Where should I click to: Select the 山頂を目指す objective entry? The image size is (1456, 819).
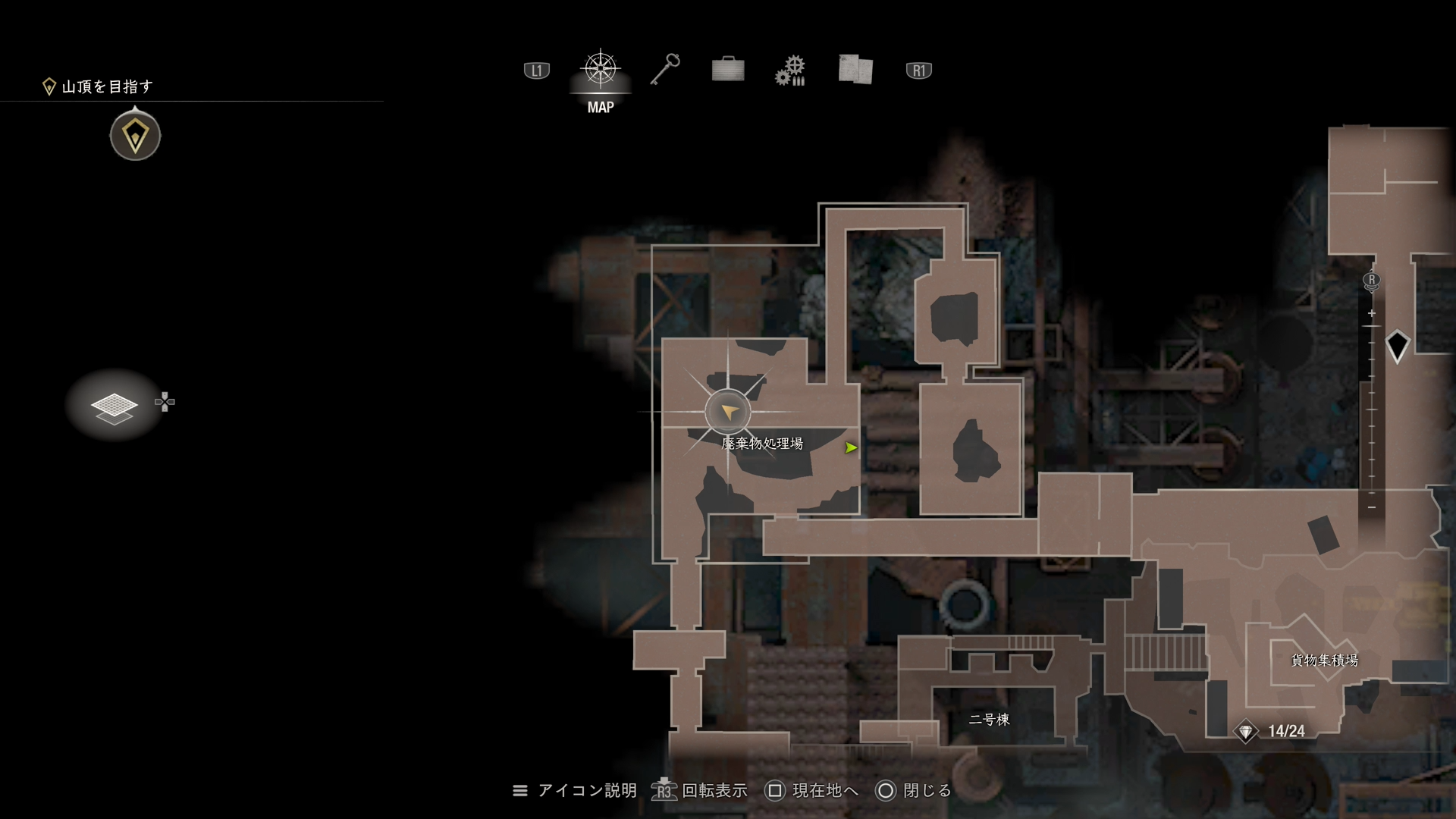[106, 86]
